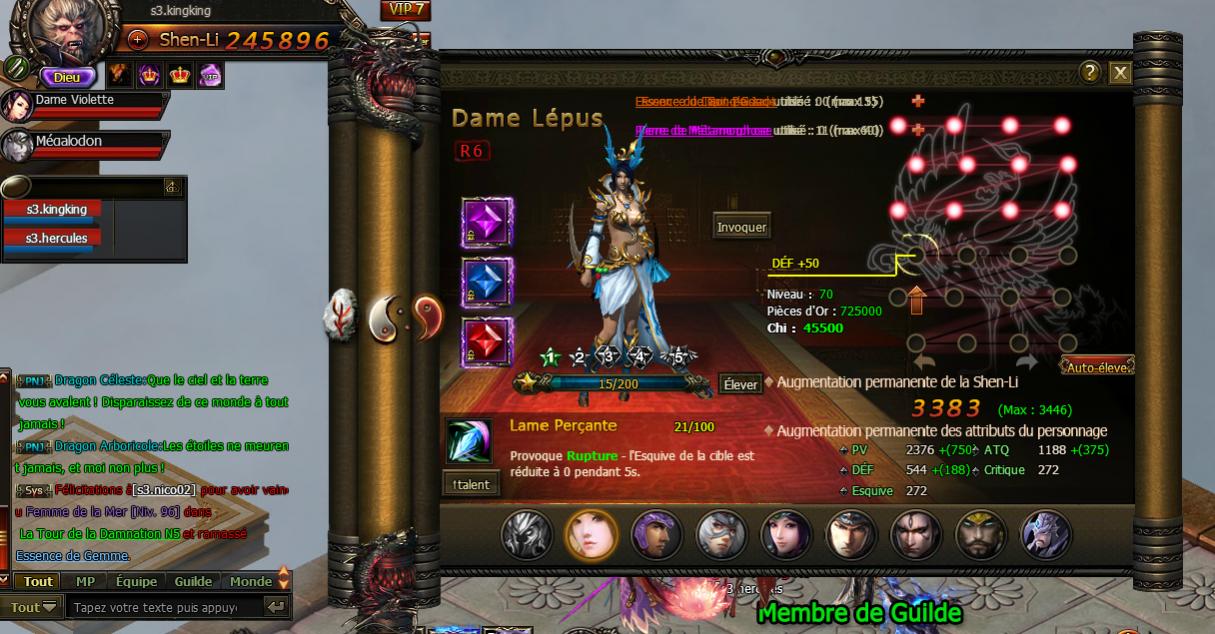Open the VIP 7 badge
Viewport: 1215px width, 634px height.
pos(405,10)
